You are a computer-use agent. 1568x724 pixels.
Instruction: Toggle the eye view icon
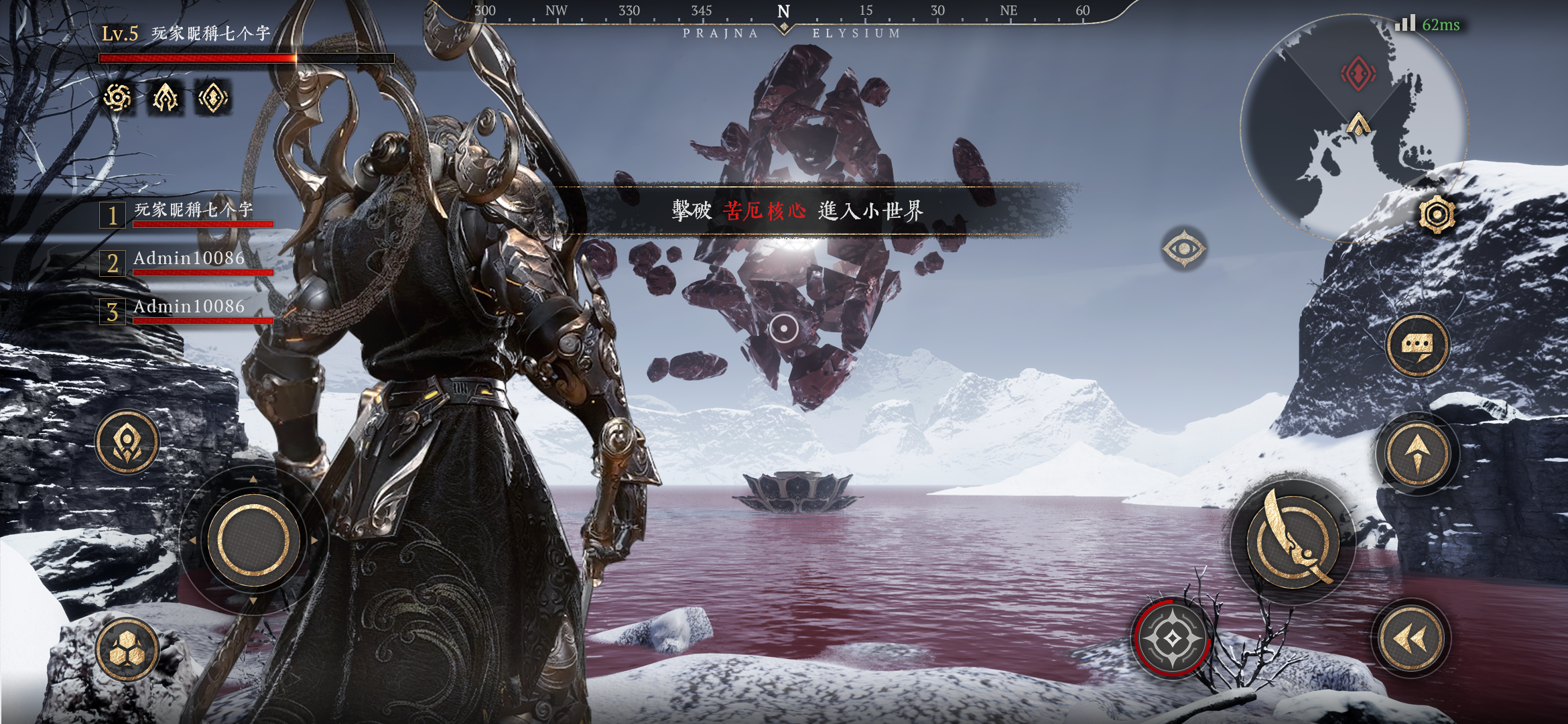coord(1183,249)
